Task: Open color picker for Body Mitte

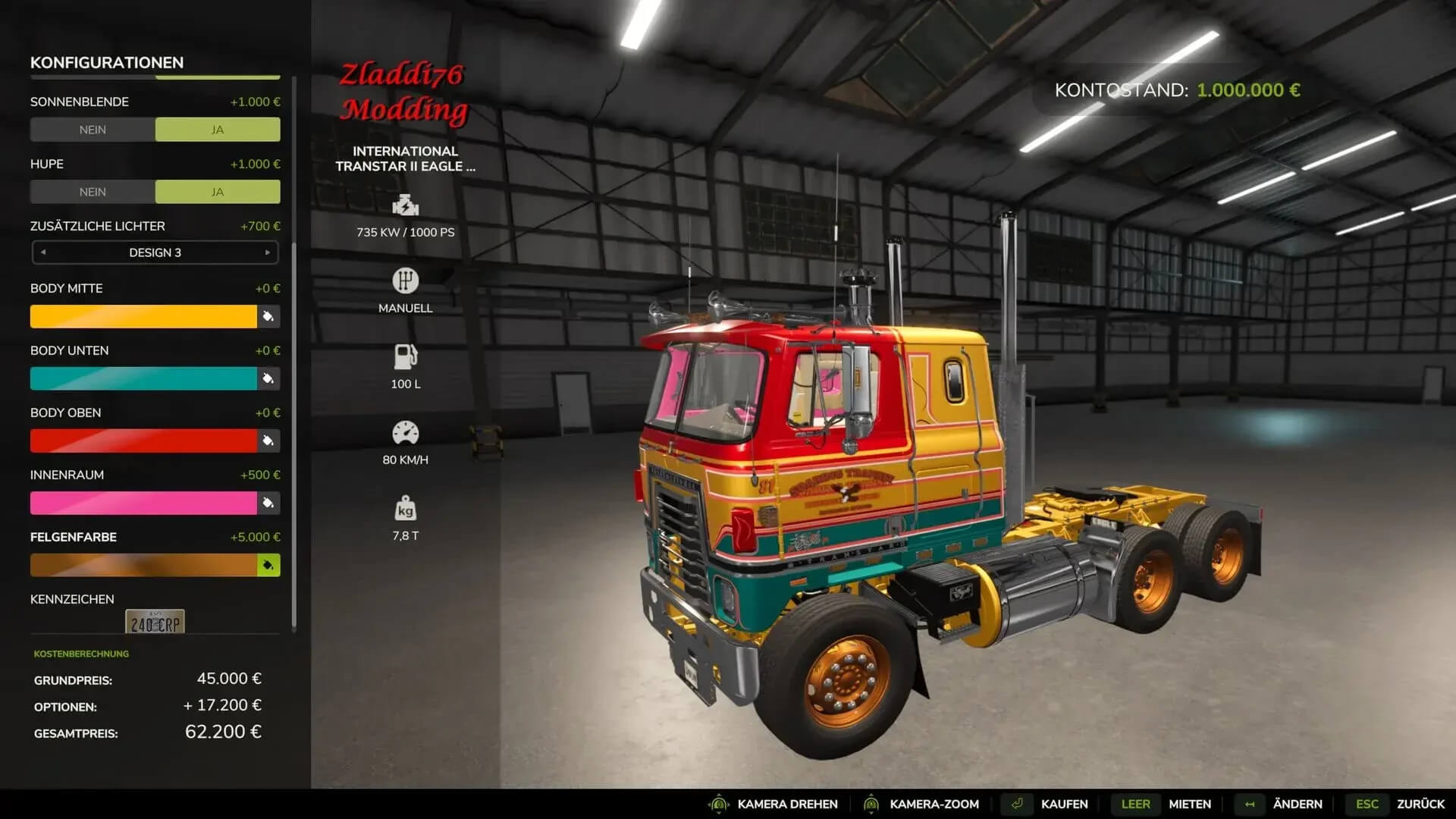Action: pyautogui.click(x=268, y=316)
